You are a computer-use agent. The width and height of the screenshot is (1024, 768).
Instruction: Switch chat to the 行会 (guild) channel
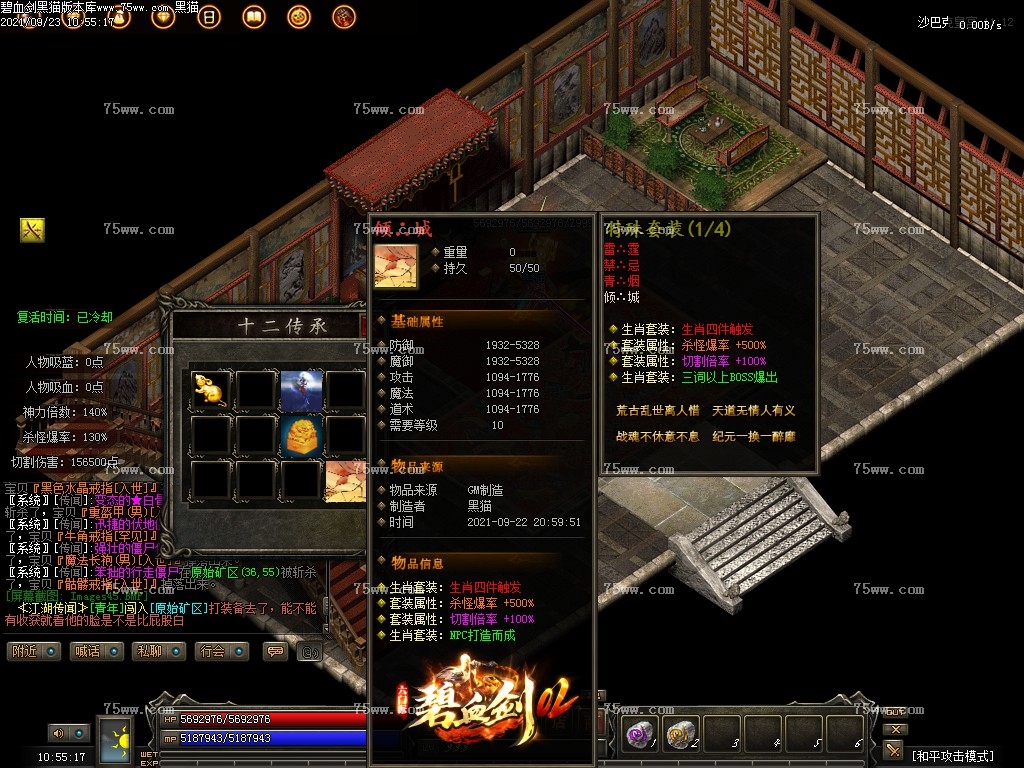[x=222, y=651]
